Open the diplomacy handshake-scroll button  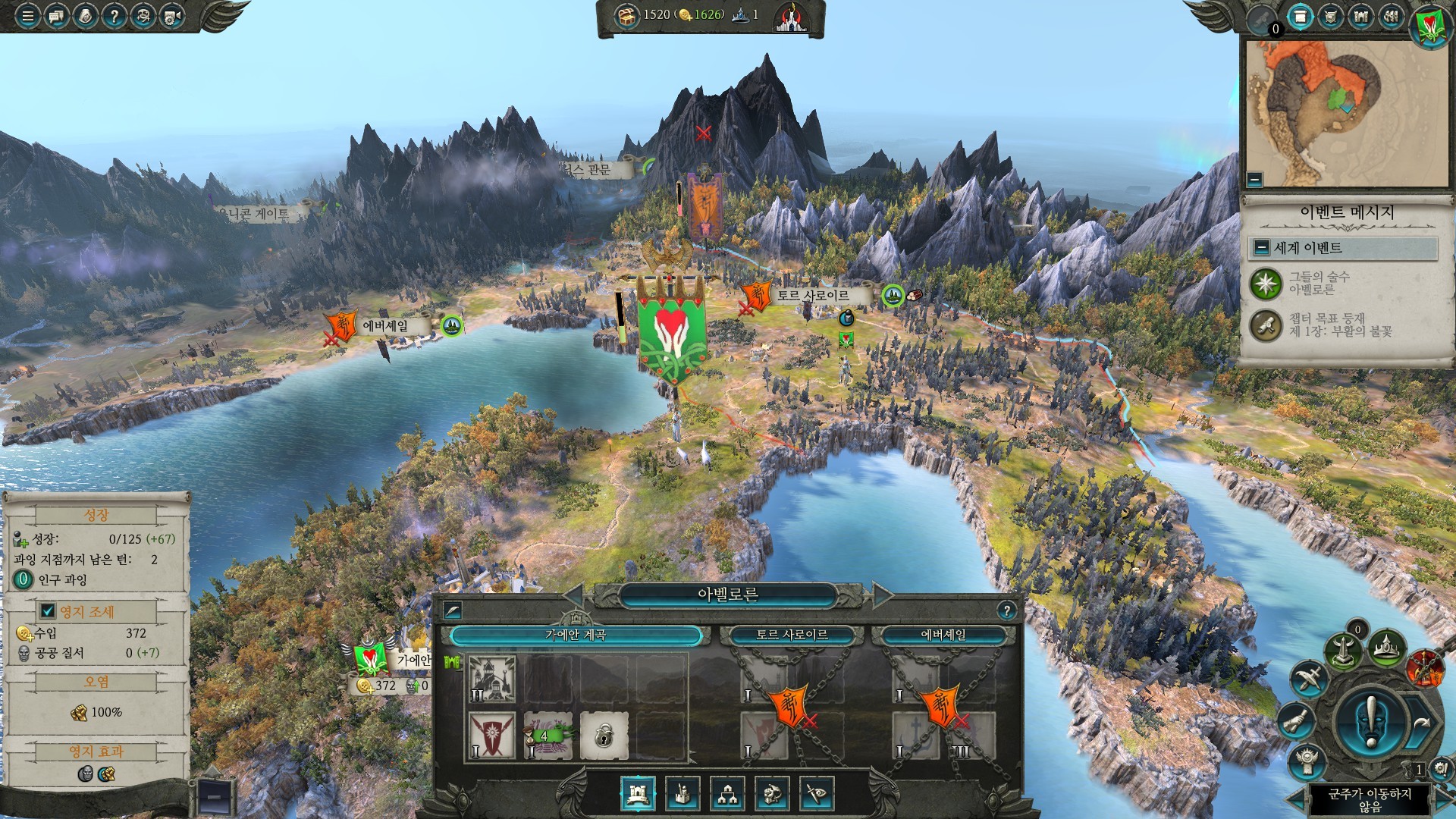pyautogui.click(x=1295, y=720)
